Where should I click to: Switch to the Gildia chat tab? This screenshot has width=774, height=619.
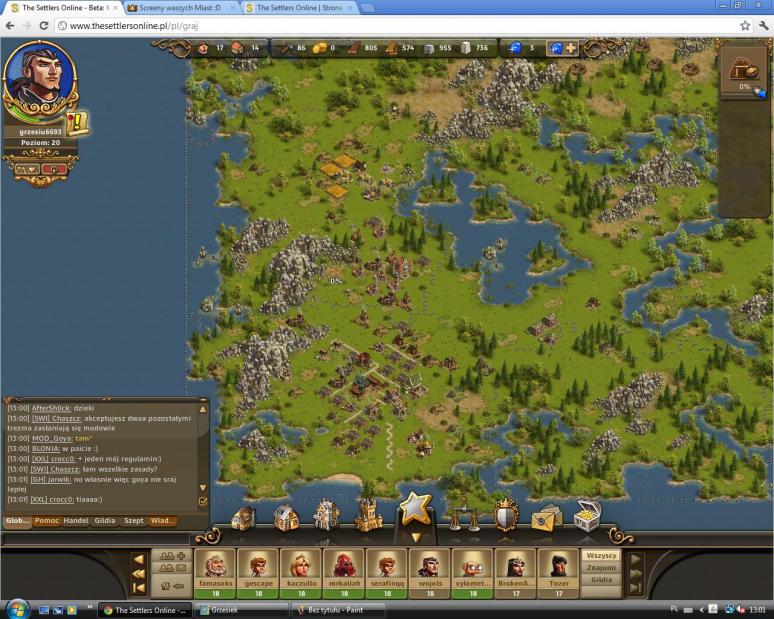click(x=105, y=521)
